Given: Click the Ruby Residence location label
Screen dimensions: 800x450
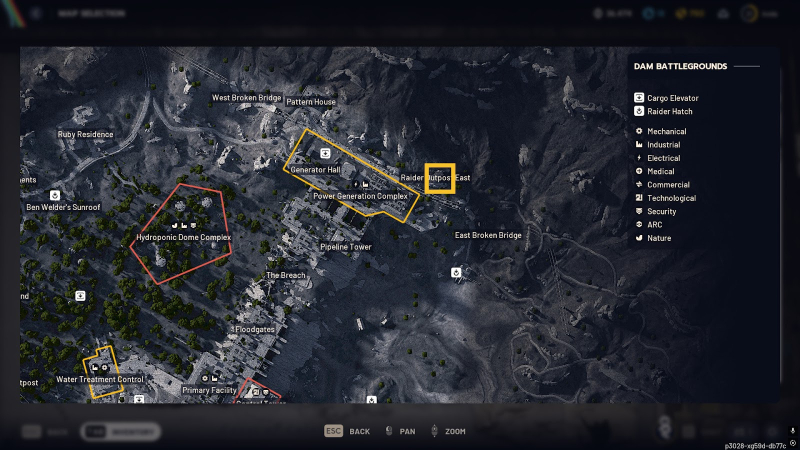Looking at the screenshot, I should [x=86, y=134].
